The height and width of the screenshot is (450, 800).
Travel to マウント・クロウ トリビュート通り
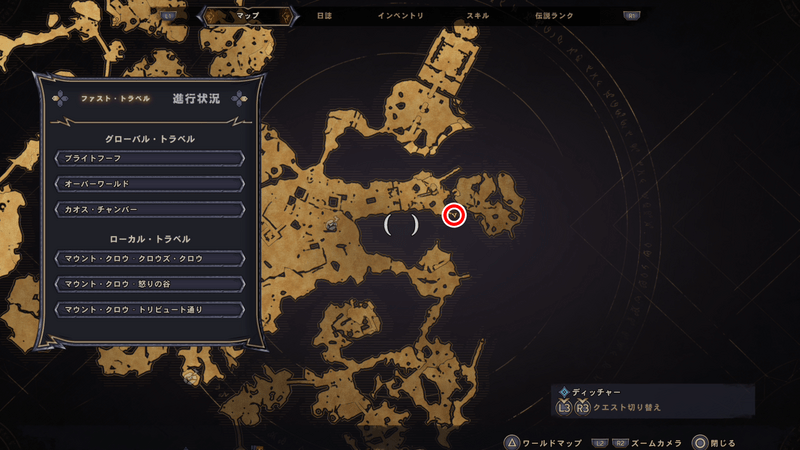click(149, 309)
